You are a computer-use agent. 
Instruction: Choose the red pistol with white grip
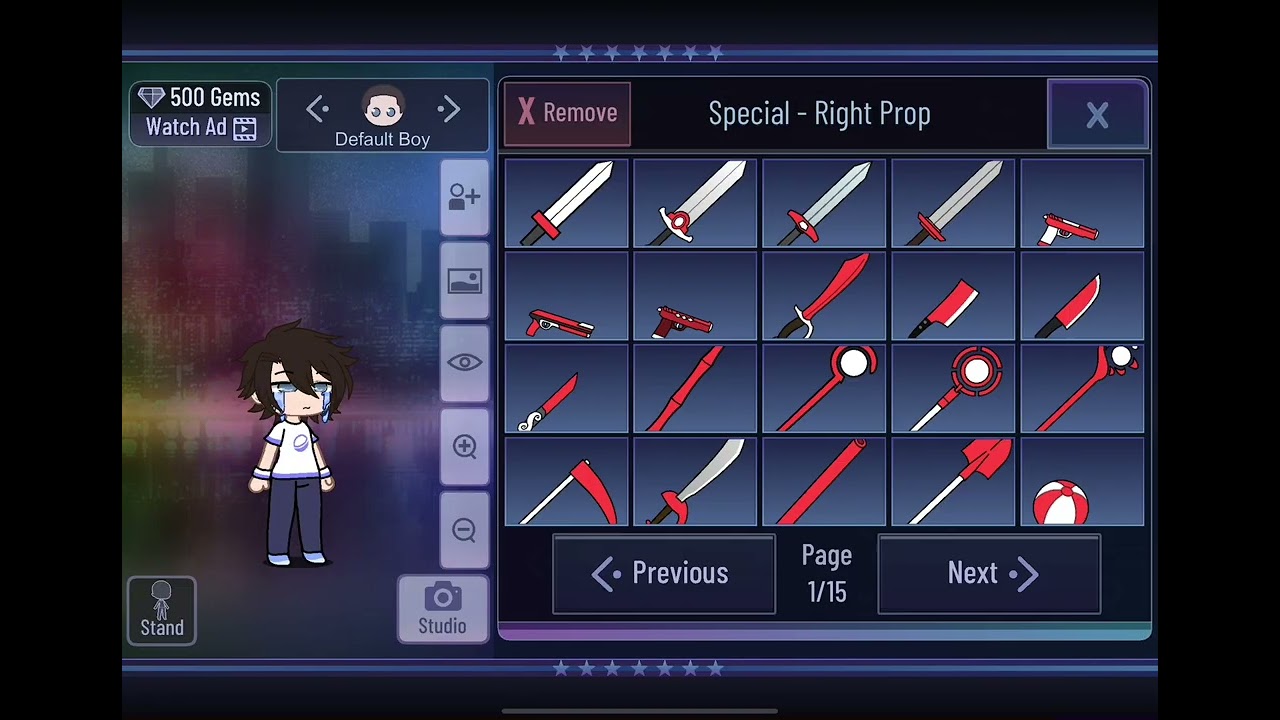(x=1082, y=204)
